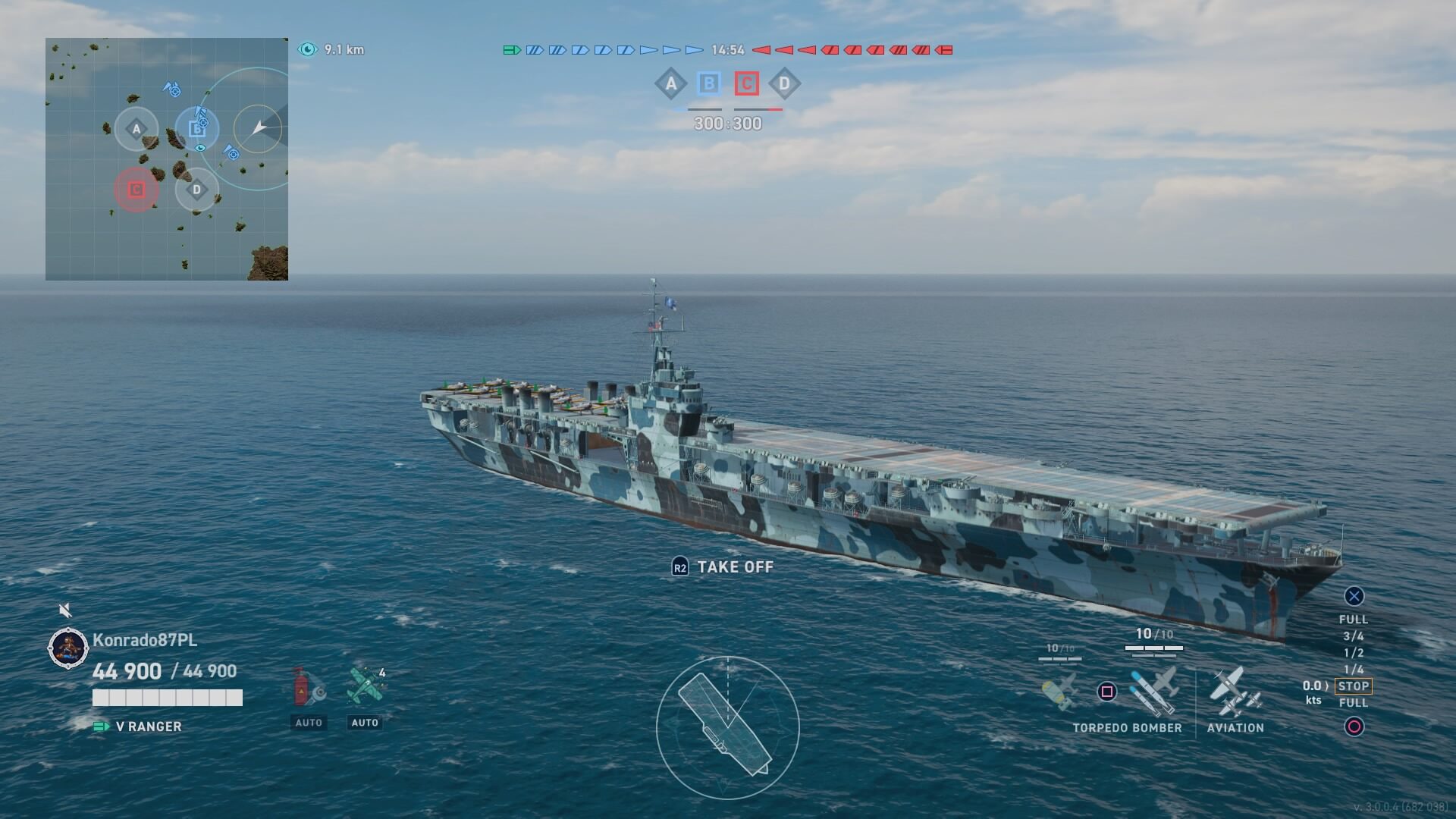This screenshot has width=1456, height=819.
Task: Choose the blue B objective marker in top HUD
Action: tap(708, 83)
